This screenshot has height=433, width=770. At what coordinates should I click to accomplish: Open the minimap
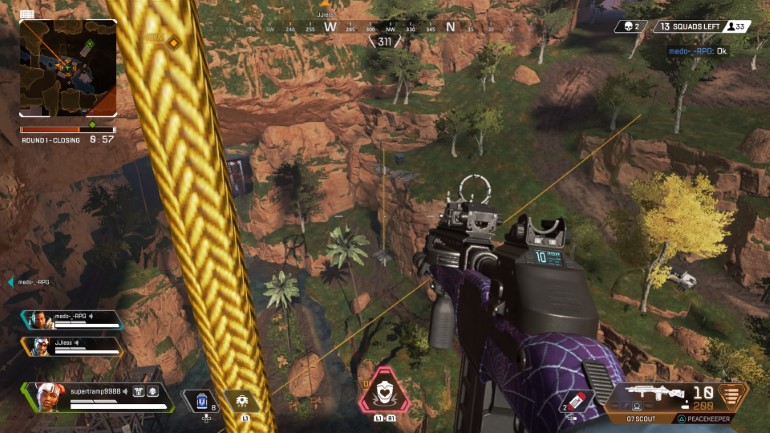[68, 69]
